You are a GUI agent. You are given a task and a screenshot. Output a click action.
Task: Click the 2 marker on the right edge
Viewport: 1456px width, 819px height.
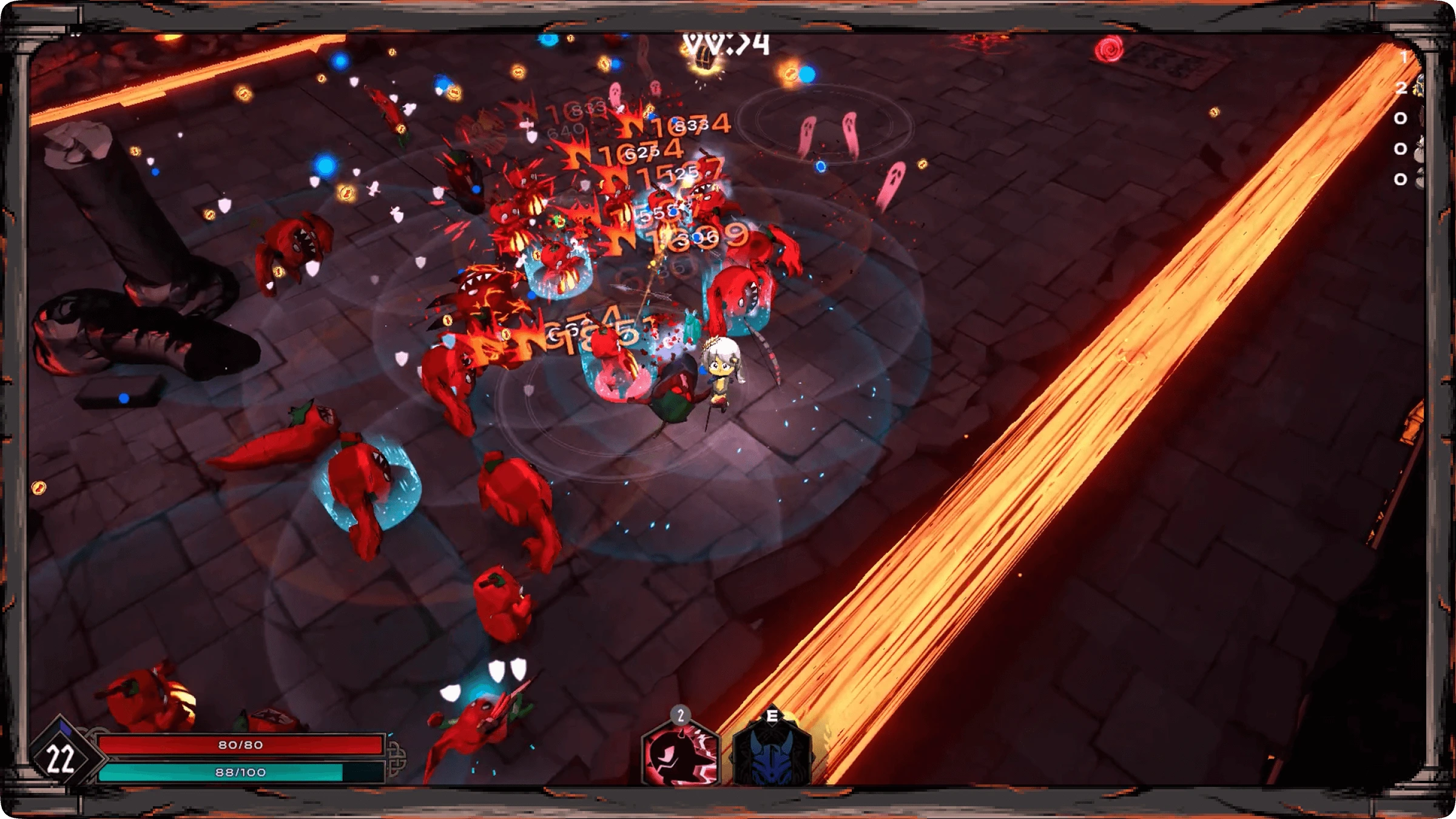click(1401, 88)
